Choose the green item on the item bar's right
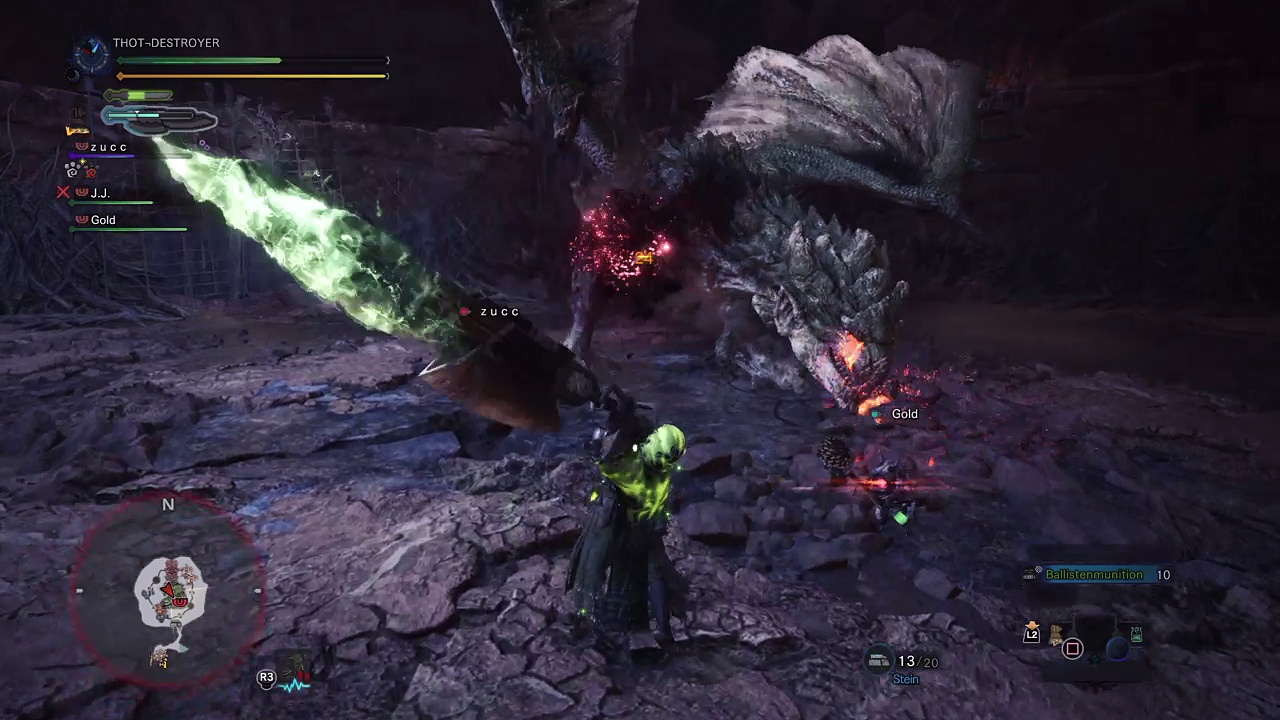The width and height of the screenshot is (1280, 720). click(1136, 634)
